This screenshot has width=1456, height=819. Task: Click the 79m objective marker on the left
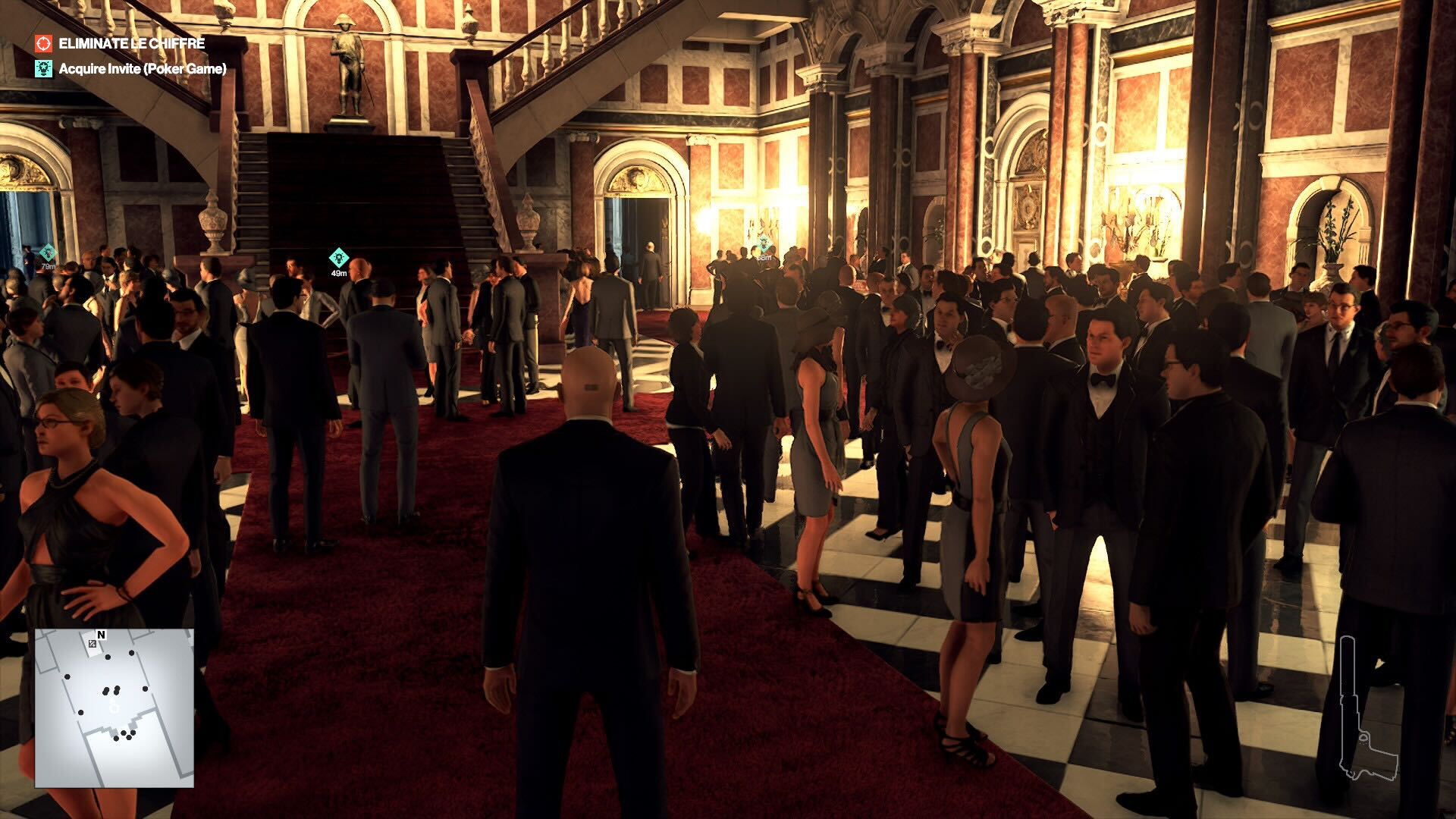(x=47, y=250)
